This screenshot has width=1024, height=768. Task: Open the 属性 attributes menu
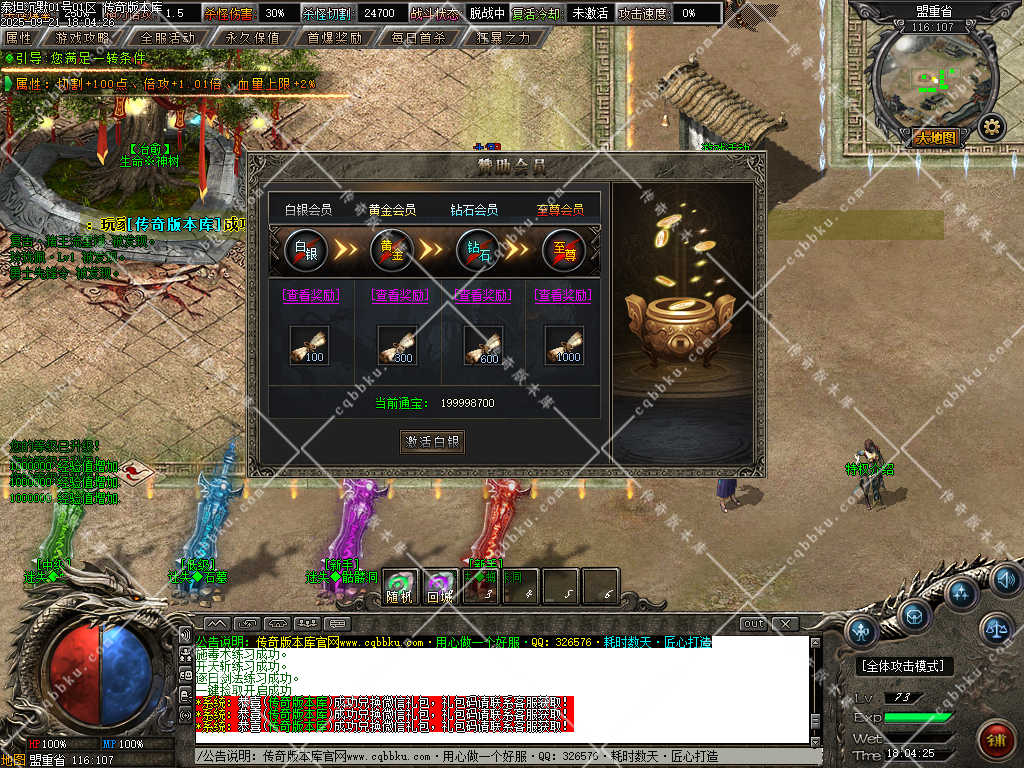[x=19, y=38]
